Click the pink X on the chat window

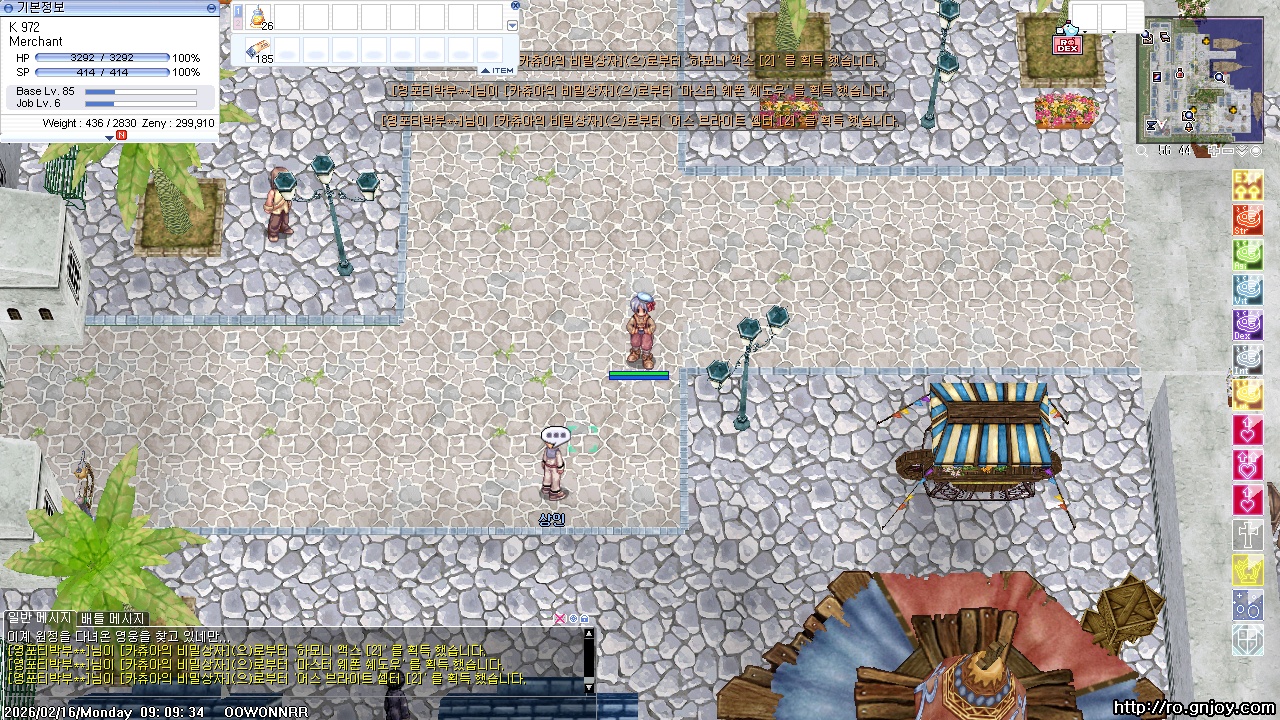tap(560, 619)
